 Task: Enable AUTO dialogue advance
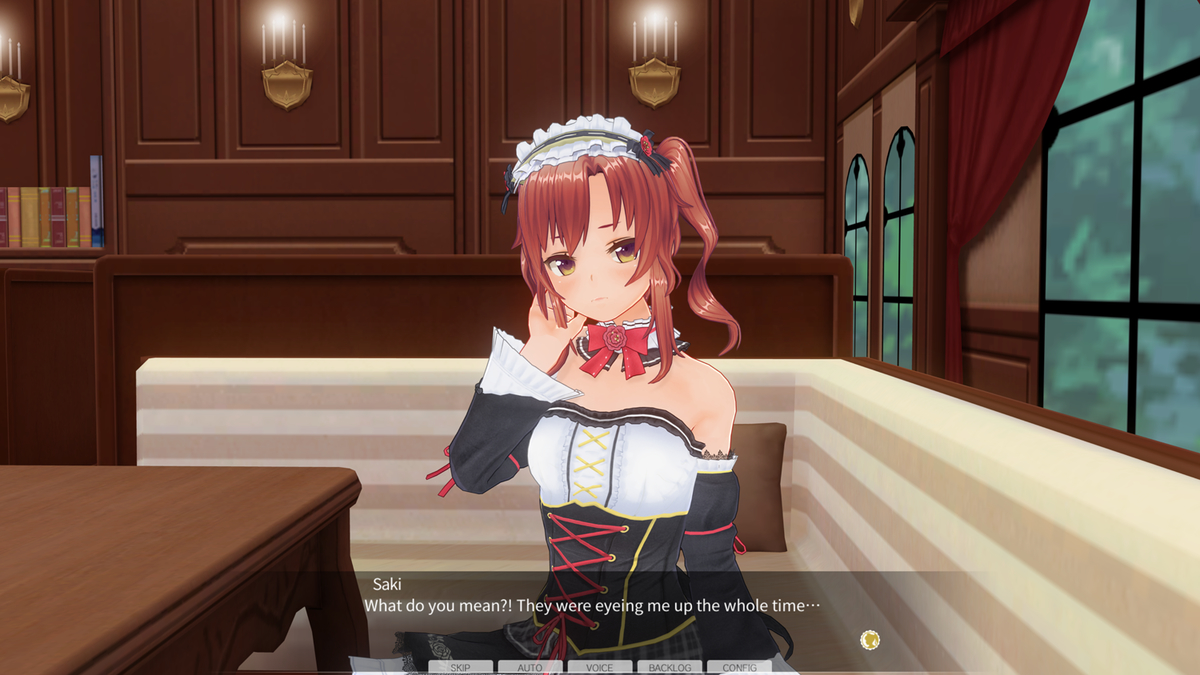pyautogui.click(x=530, y=667)
